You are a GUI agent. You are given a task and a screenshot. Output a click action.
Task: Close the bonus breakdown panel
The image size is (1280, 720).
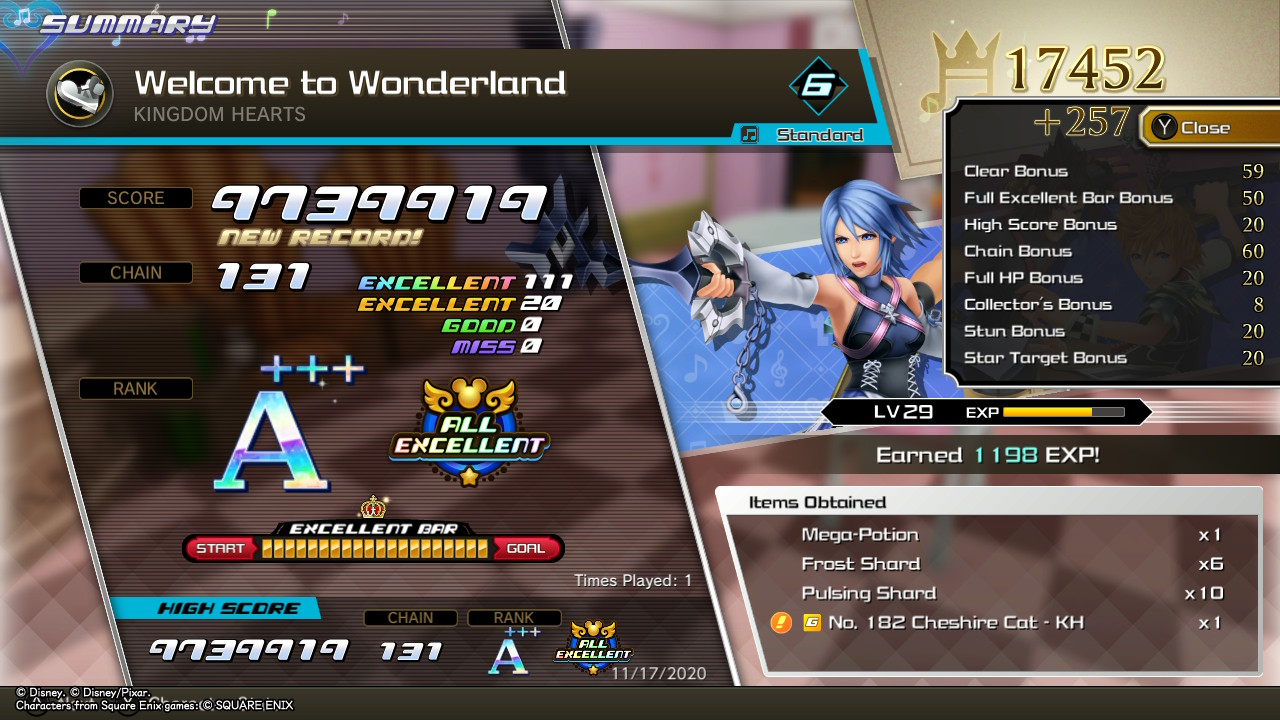coord(1192,128)
